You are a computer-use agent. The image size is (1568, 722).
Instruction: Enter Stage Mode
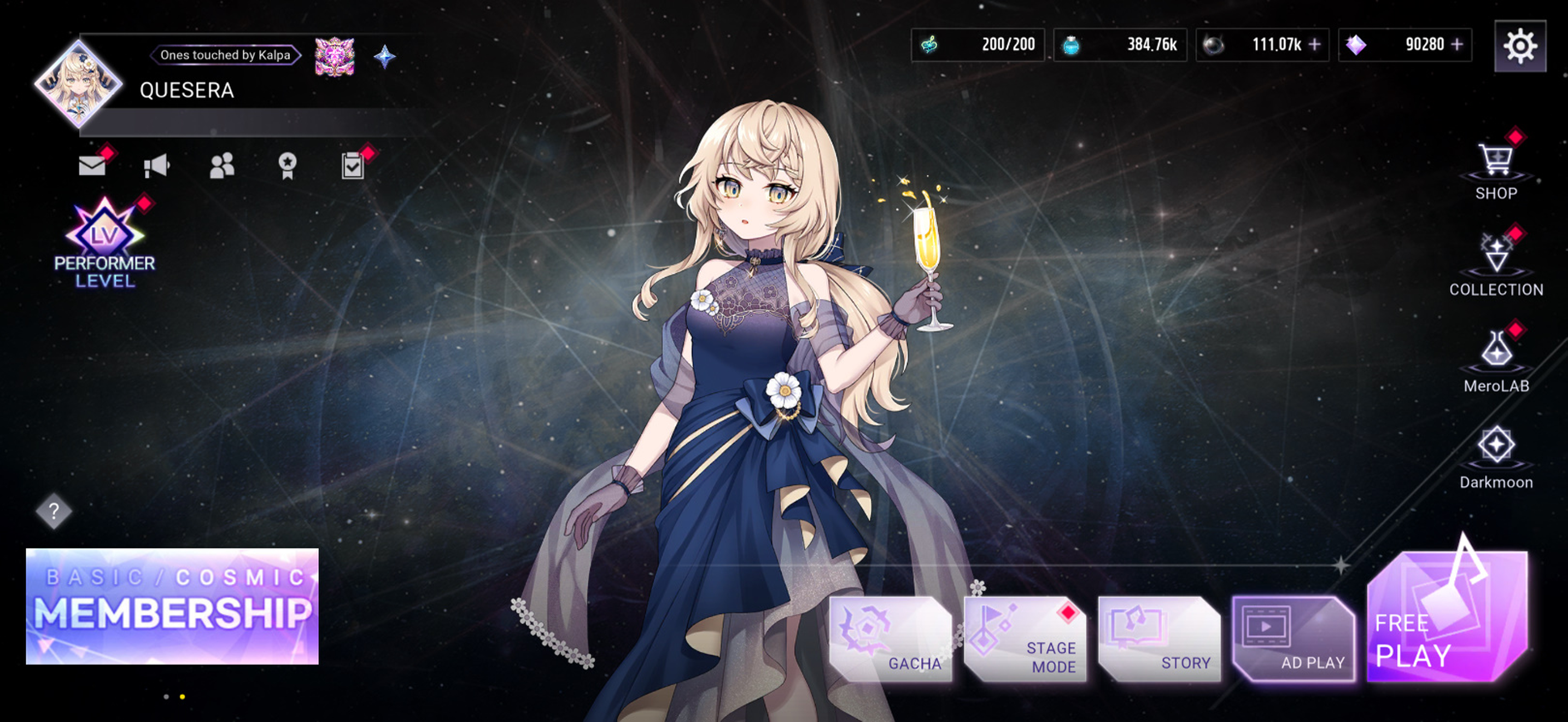(x=1026, y=639)
